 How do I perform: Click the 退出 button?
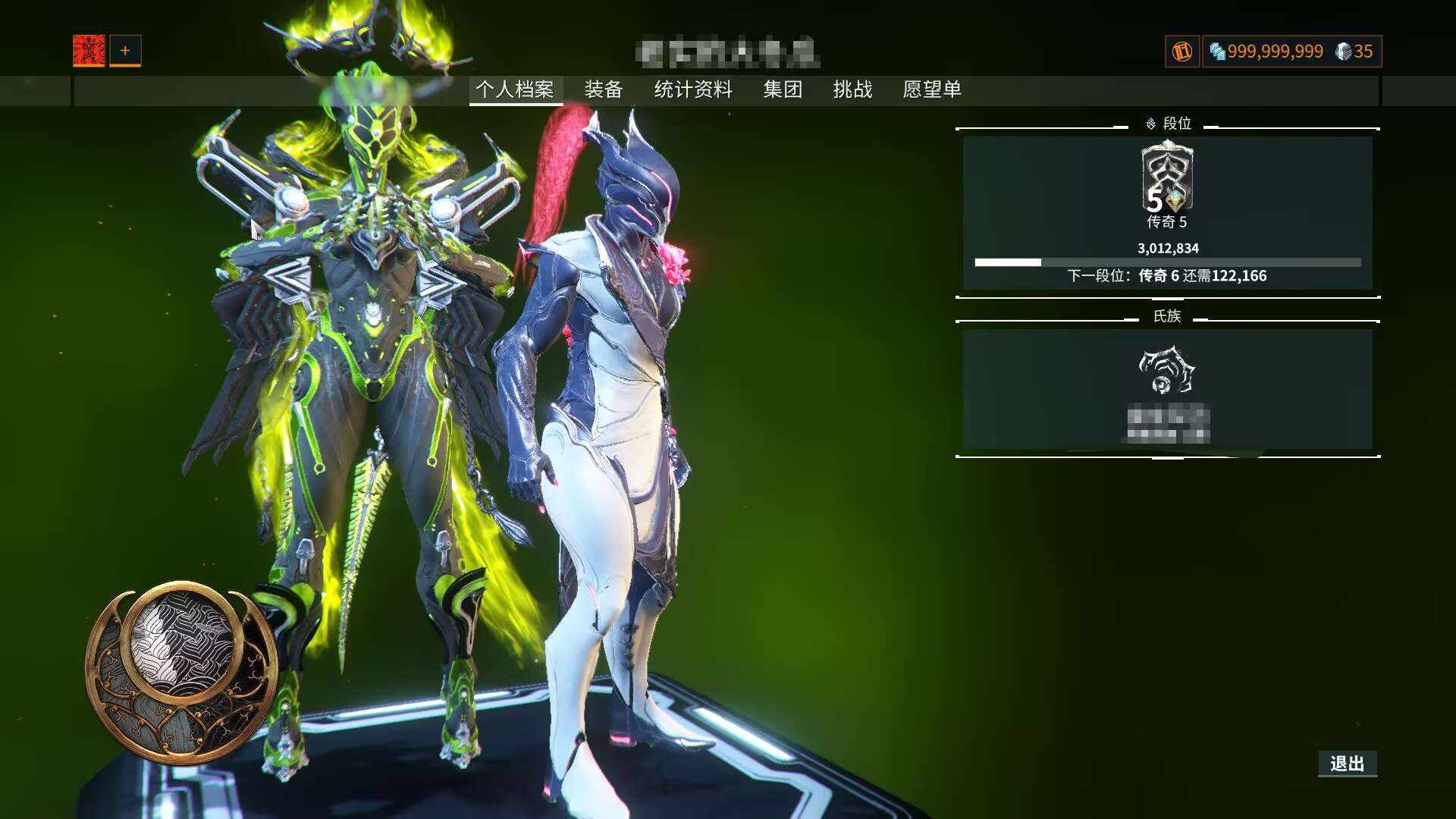click(x=1347, y=764)
